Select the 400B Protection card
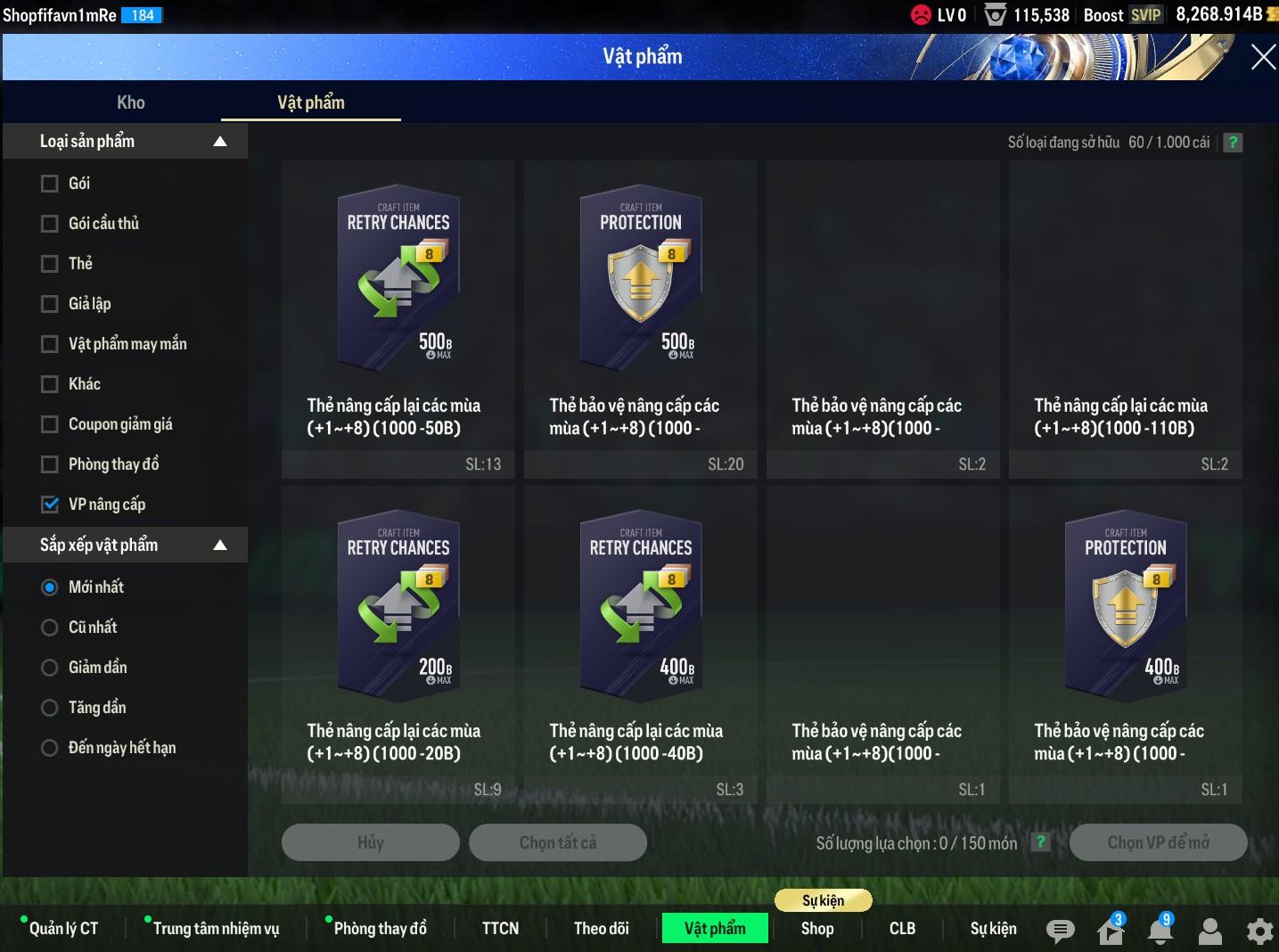The height and width of the screenshot is (952, 1279). coord(1126,606)
